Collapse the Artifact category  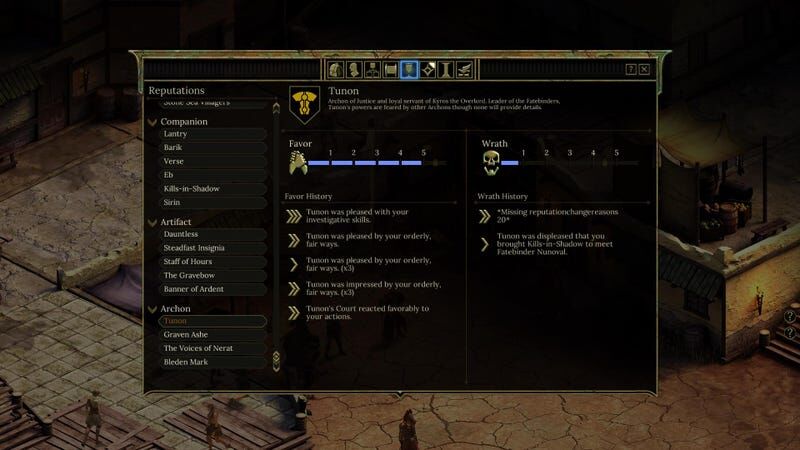click(152, 222)
